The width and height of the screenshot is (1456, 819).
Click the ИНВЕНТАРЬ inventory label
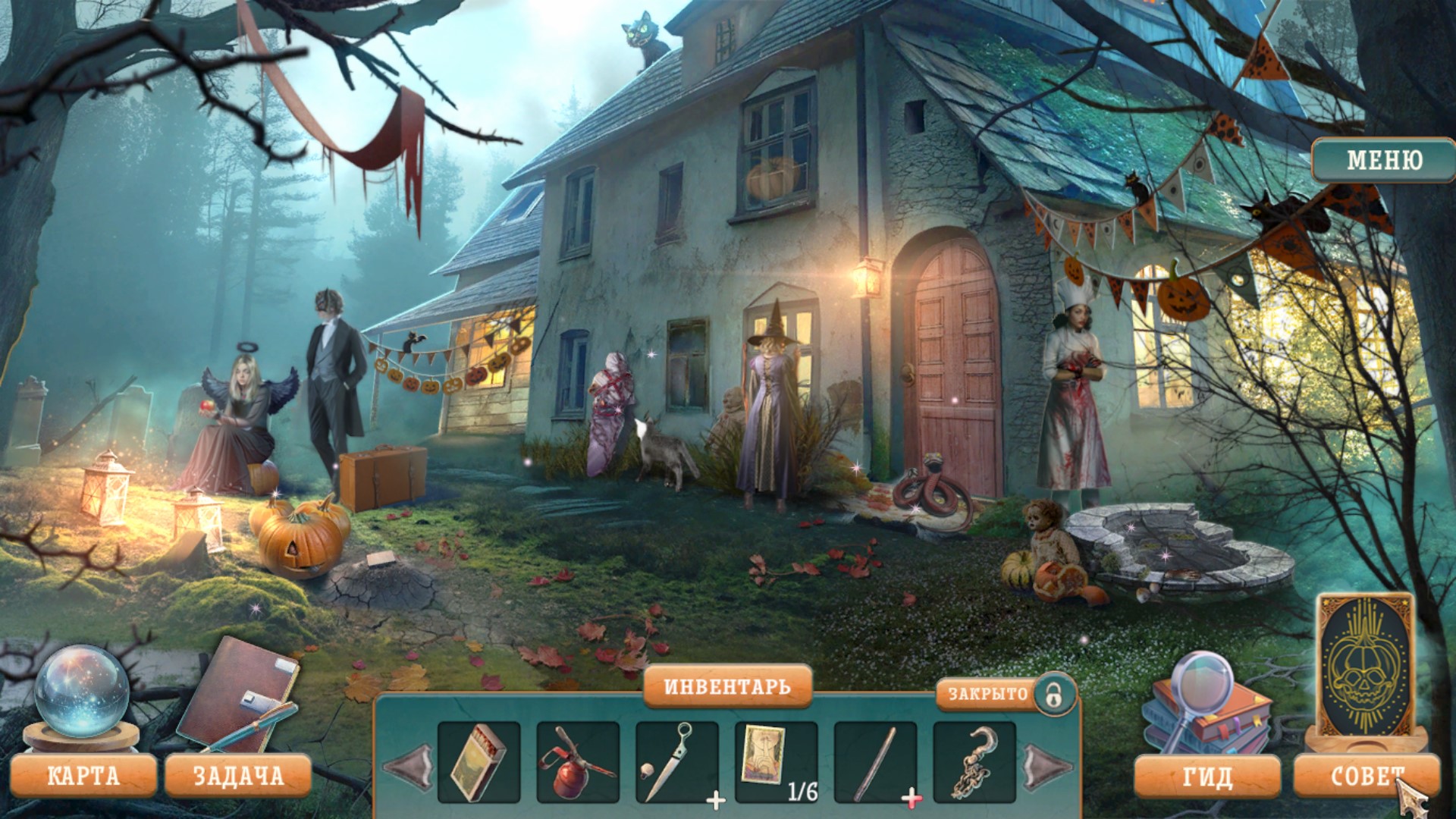[727, 687]
